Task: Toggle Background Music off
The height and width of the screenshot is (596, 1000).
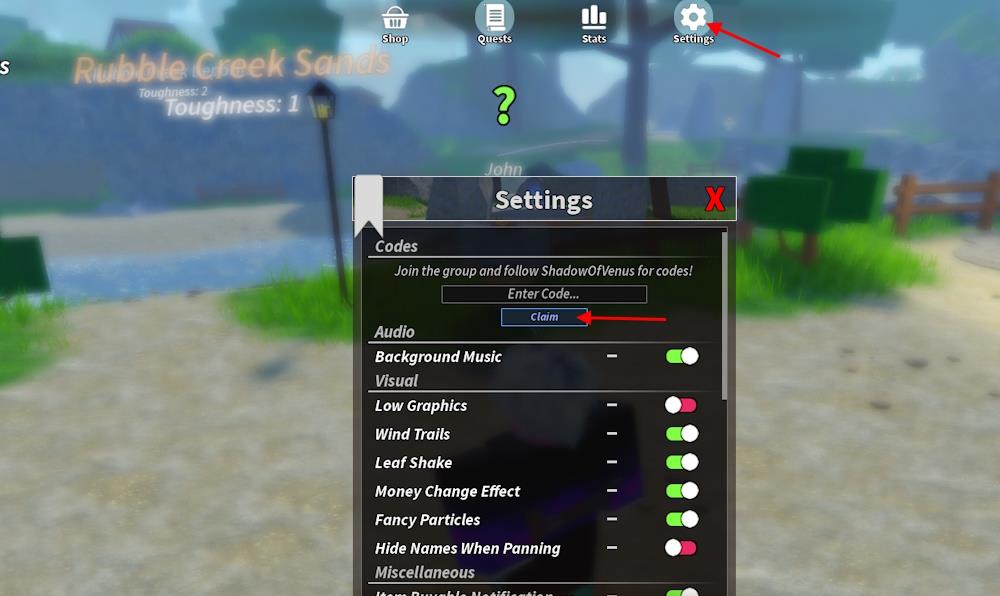Action: (682, 356)
